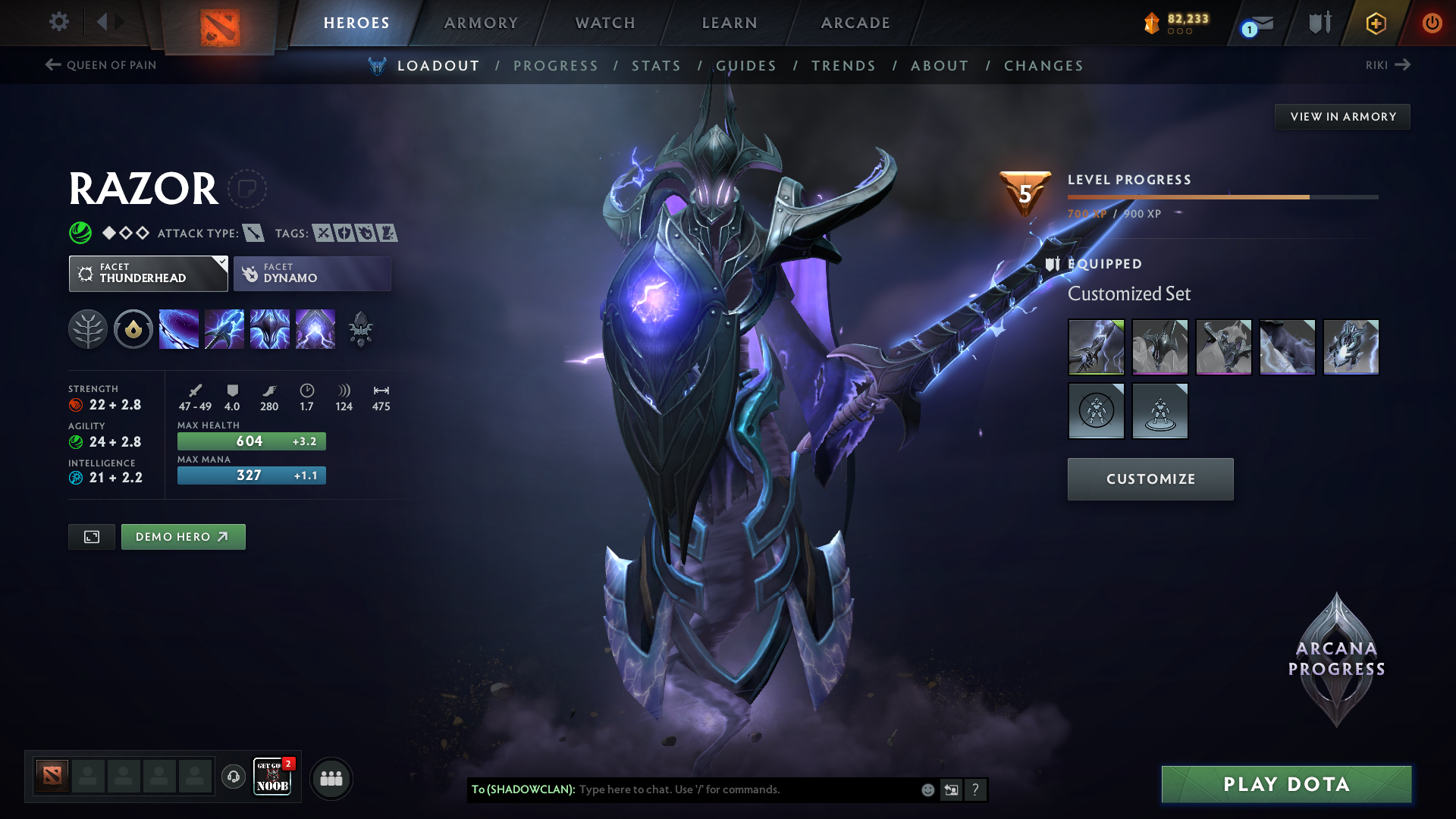This screenshot has height=819, width=1456.
Task: Click the chat message input field
Action: click(x=747, y=789)
